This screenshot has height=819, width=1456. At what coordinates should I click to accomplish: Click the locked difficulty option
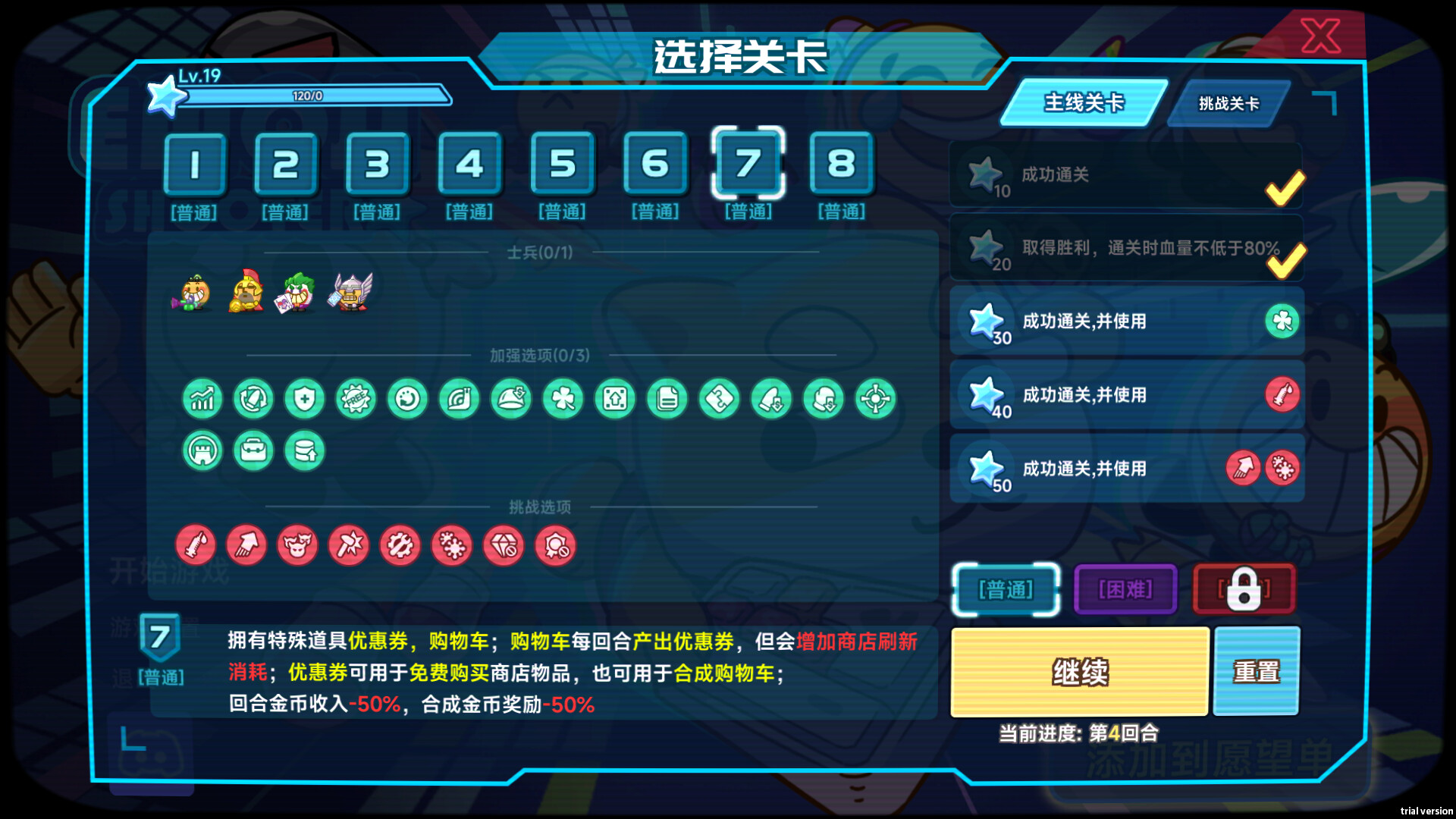coord(1244,588)
